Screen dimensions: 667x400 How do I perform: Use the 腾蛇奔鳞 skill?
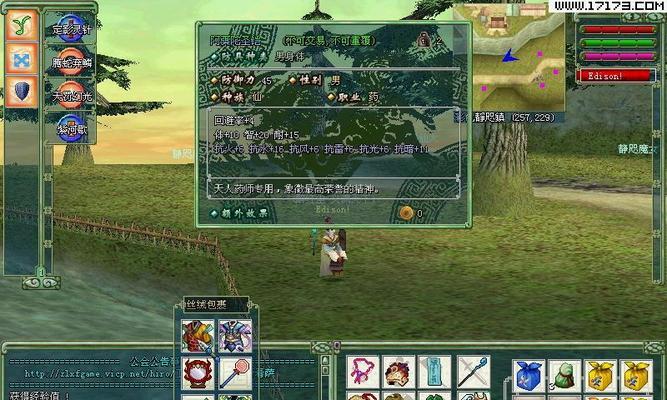pyautogui.click(x=72, y=60)
